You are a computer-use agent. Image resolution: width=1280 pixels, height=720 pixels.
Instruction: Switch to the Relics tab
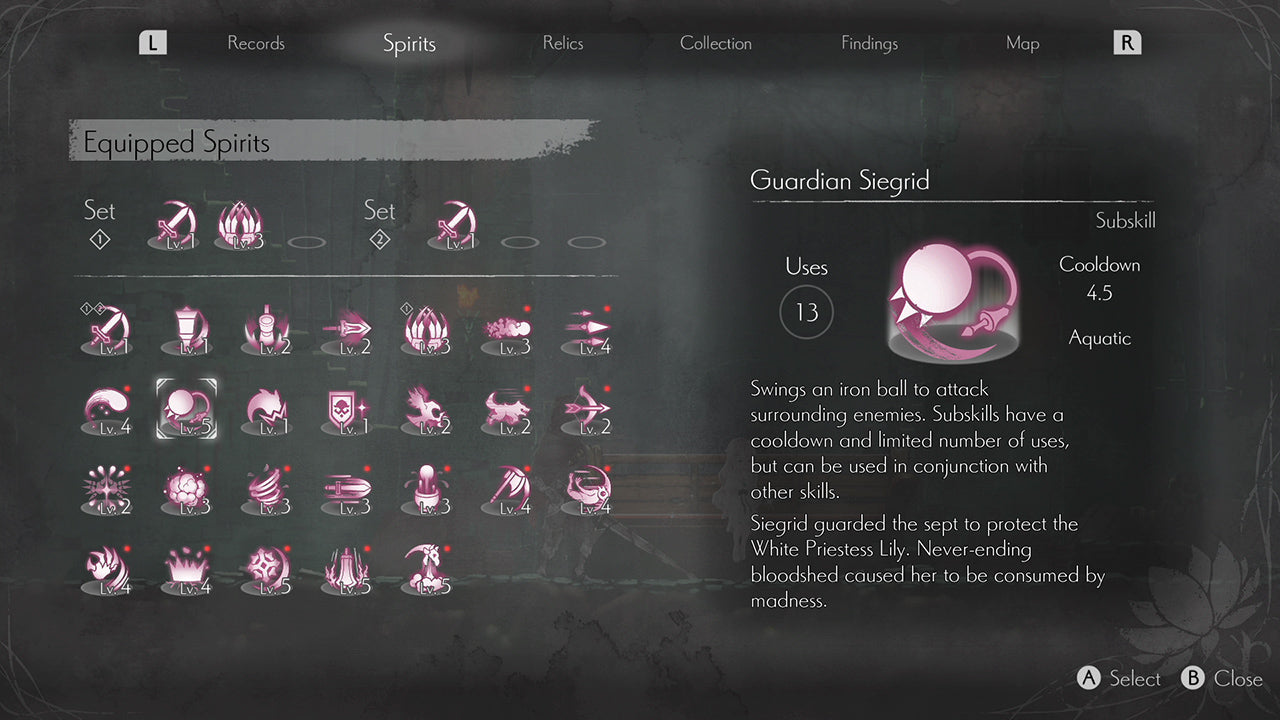coord(562,43)
